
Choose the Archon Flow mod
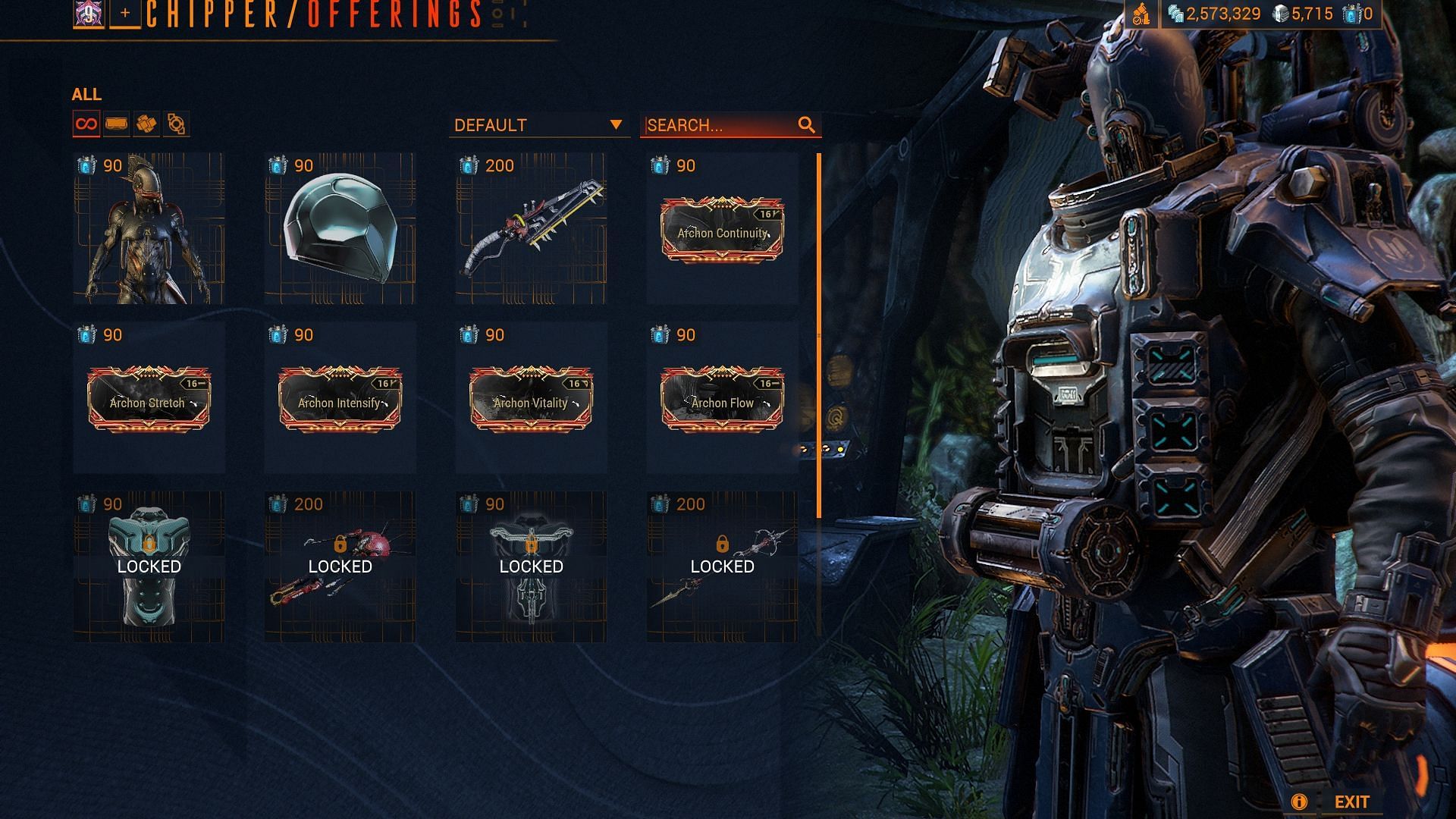(722, 399)
